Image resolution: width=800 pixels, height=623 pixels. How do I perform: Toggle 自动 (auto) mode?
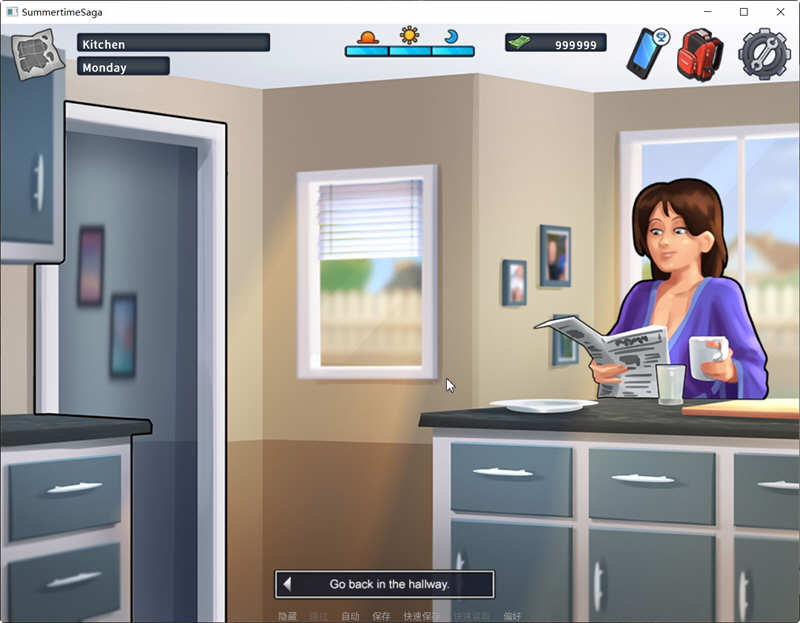(x=350, y=616)
